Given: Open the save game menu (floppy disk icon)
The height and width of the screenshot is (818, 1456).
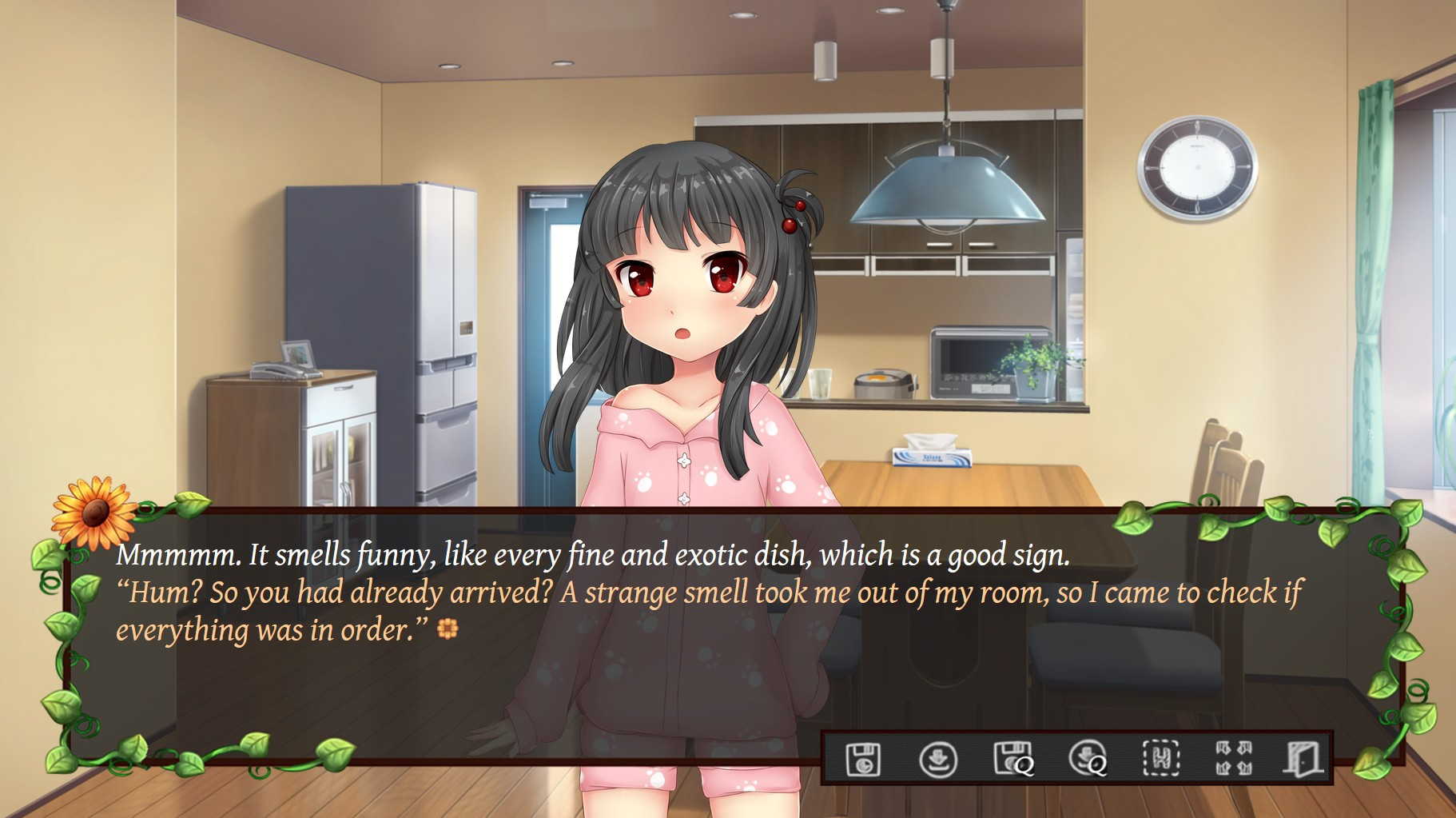Looking at the screenshot, I should point(863,758).
